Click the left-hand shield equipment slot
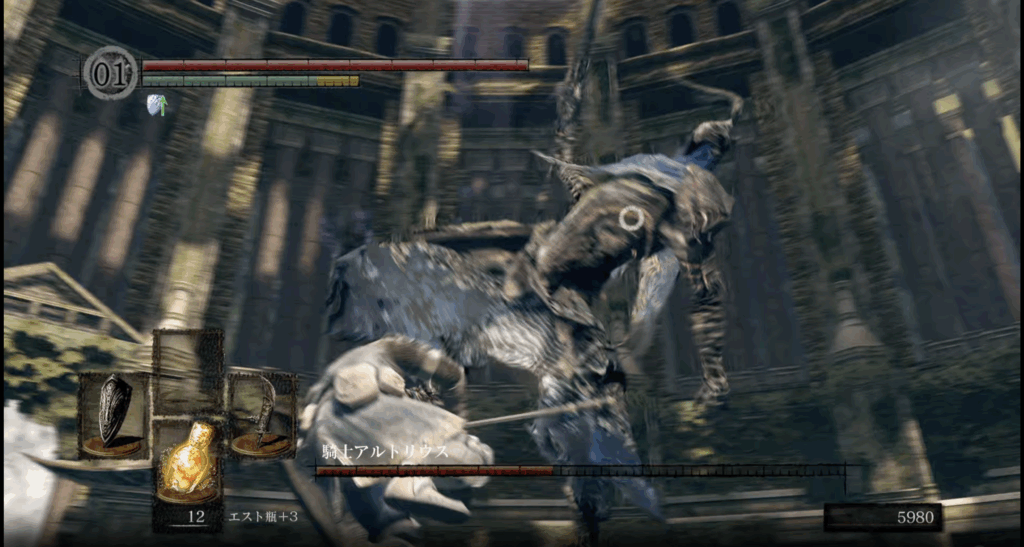This screenshot has height=547, width=1024. 113,414
